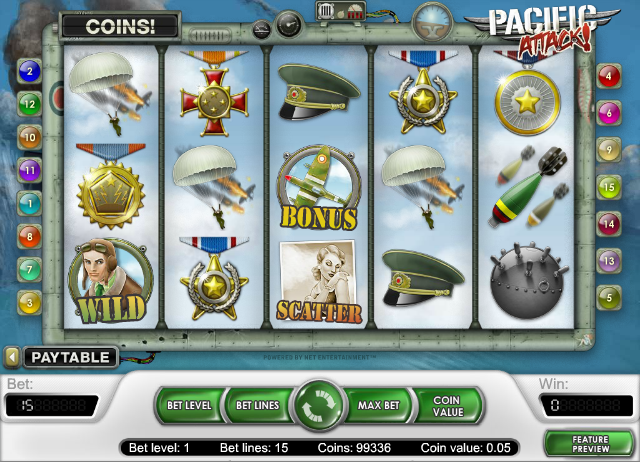The height and width of the screenshot is (462, 640).
Task: Highlight payline 11 purple marker
Action: [29, 170]
